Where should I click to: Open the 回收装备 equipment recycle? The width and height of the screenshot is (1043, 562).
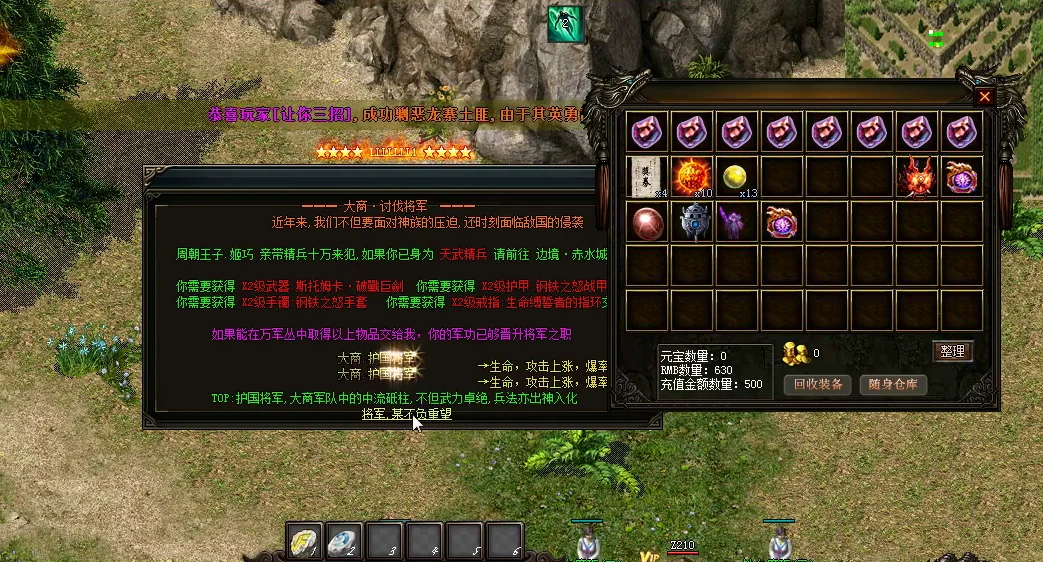[818, 384]
